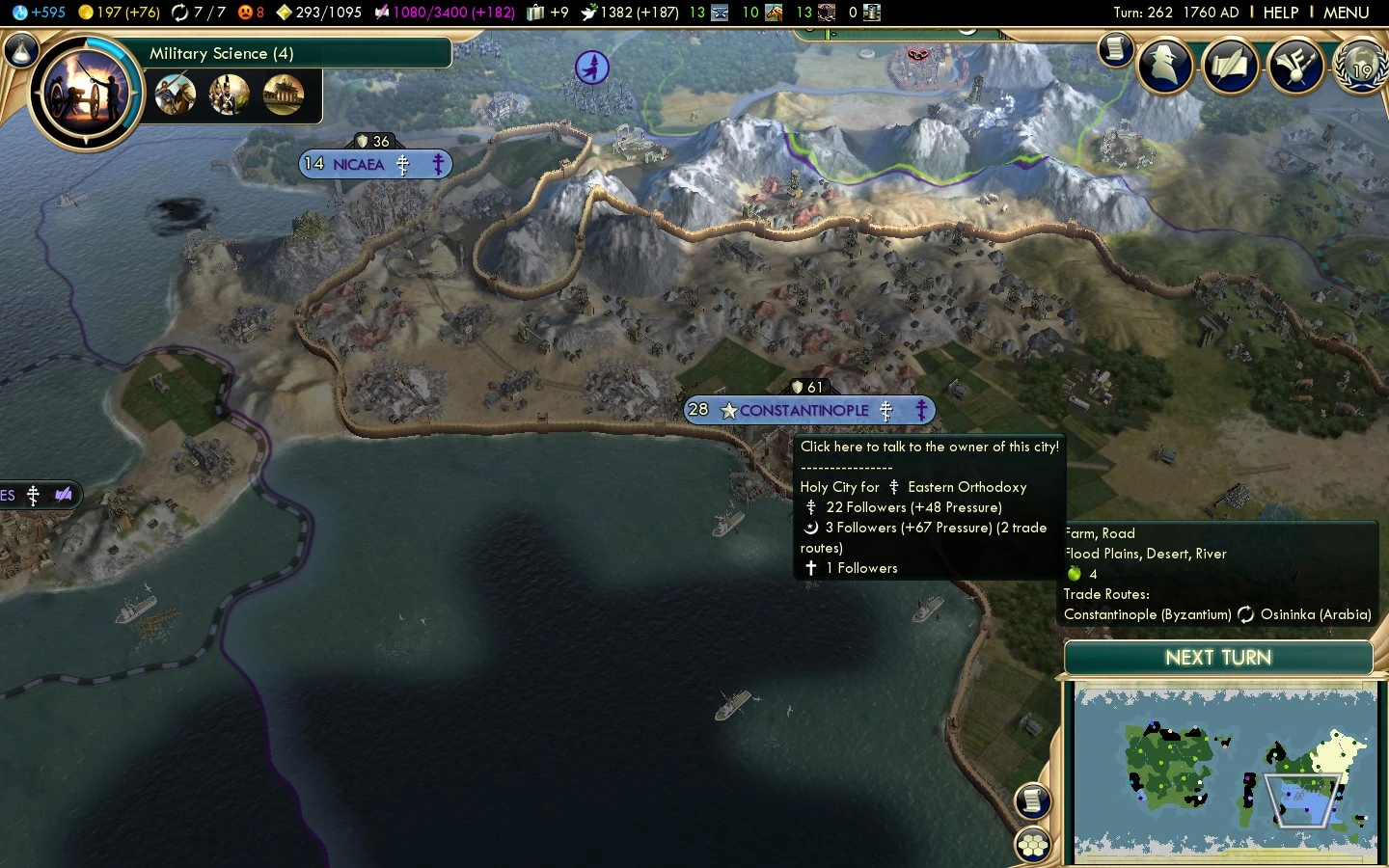Open the MENU item
The image size is (1389, 868).
(1348, 13)
